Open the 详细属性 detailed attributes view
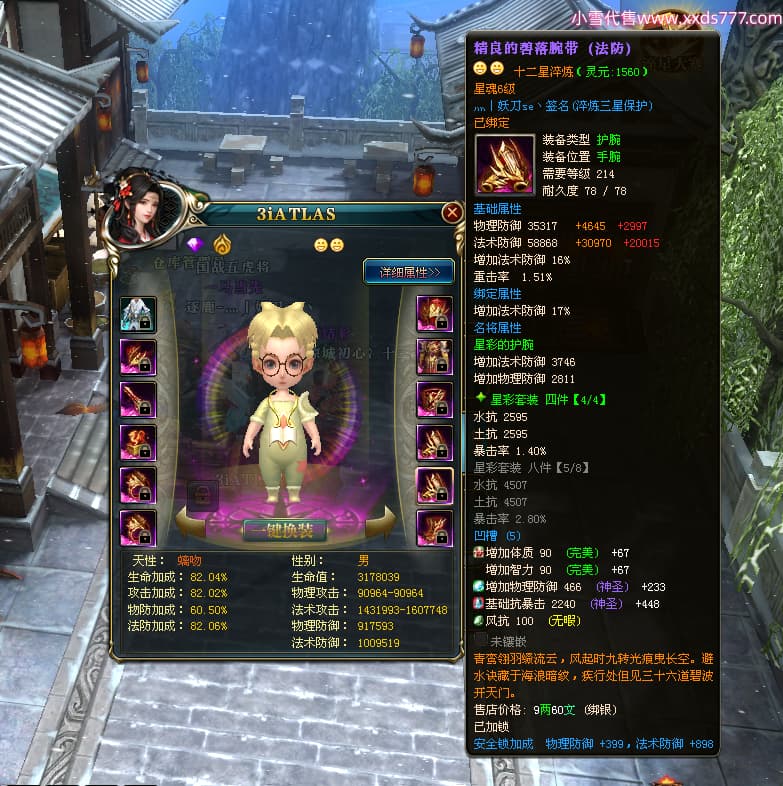The image size is (783, 786). coord(408,271)
